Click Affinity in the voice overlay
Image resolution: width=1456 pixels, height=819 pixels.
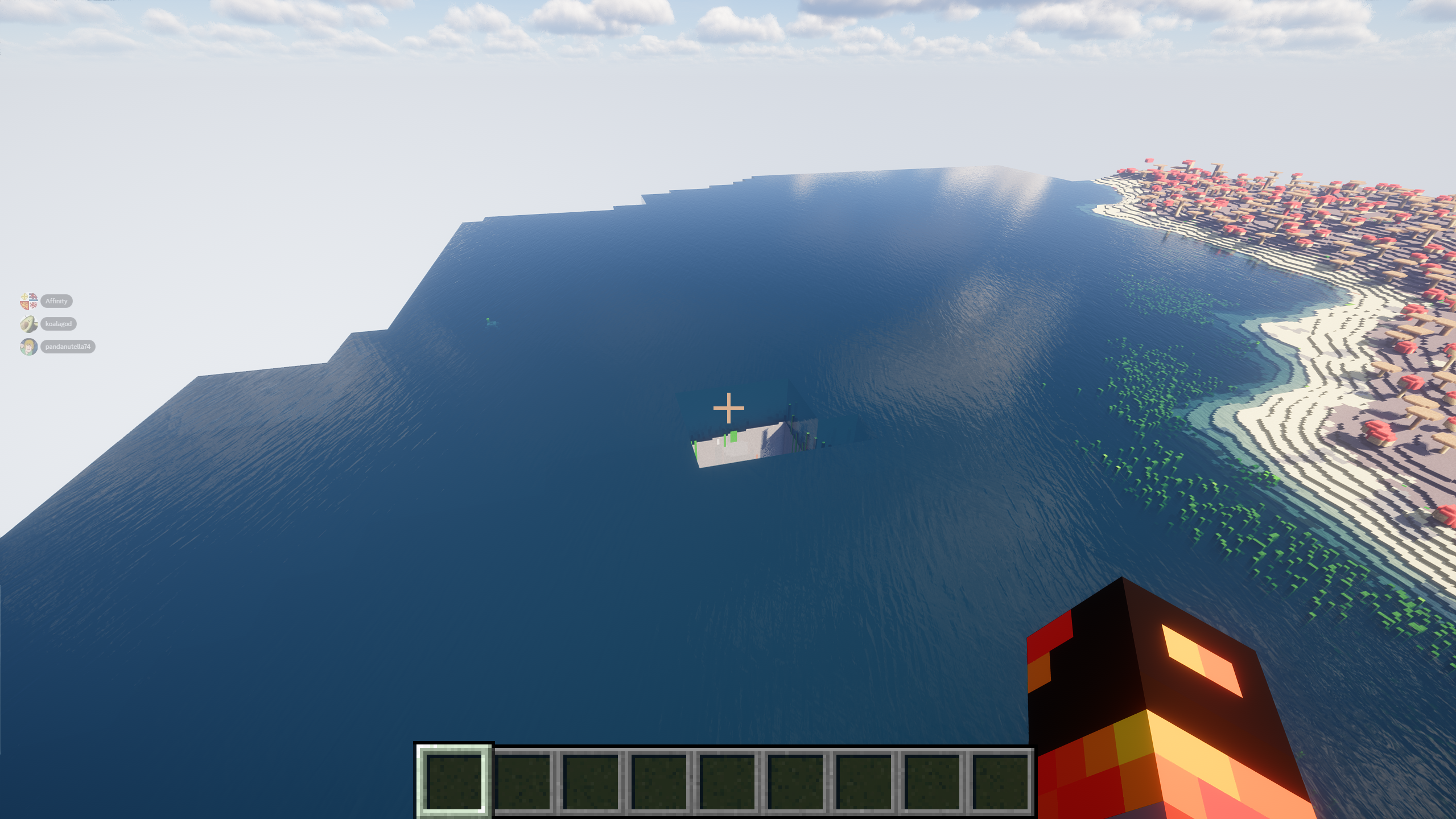56,301
